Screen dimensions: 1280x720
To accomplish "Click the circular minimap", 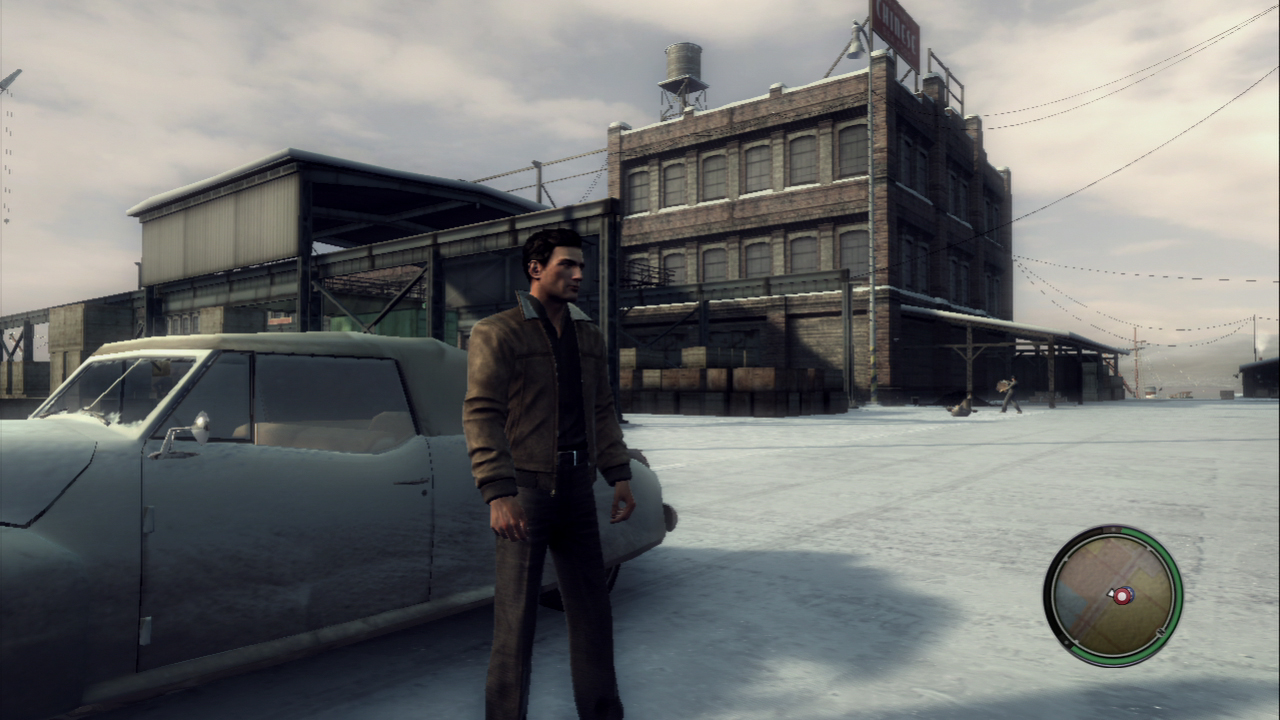I will point(1112,595).
